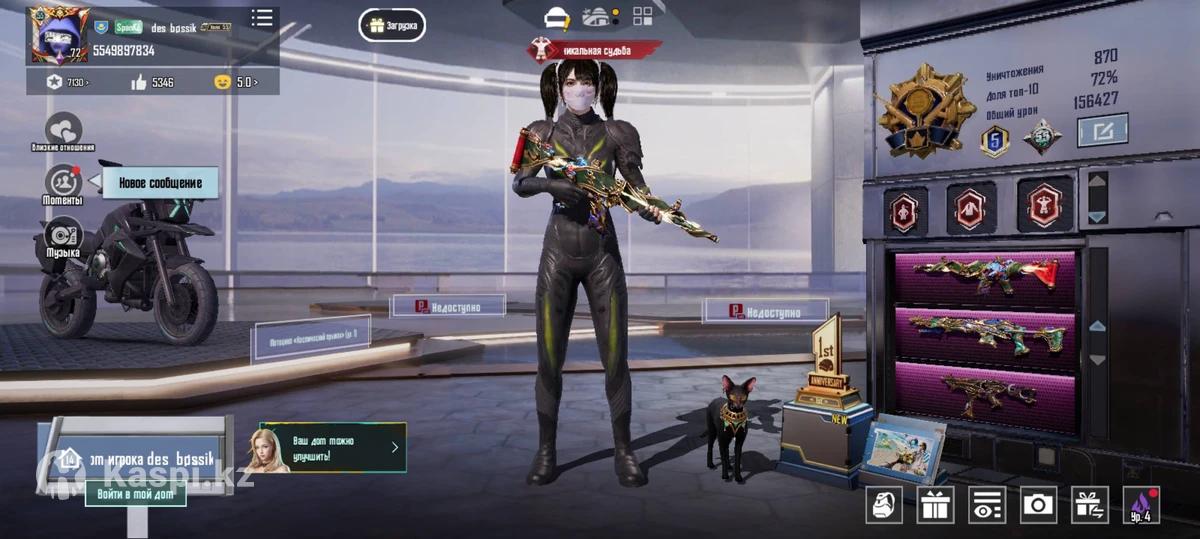Edit the stats panel with pencil button
Screen dimensions: 1200x539
1102,130
